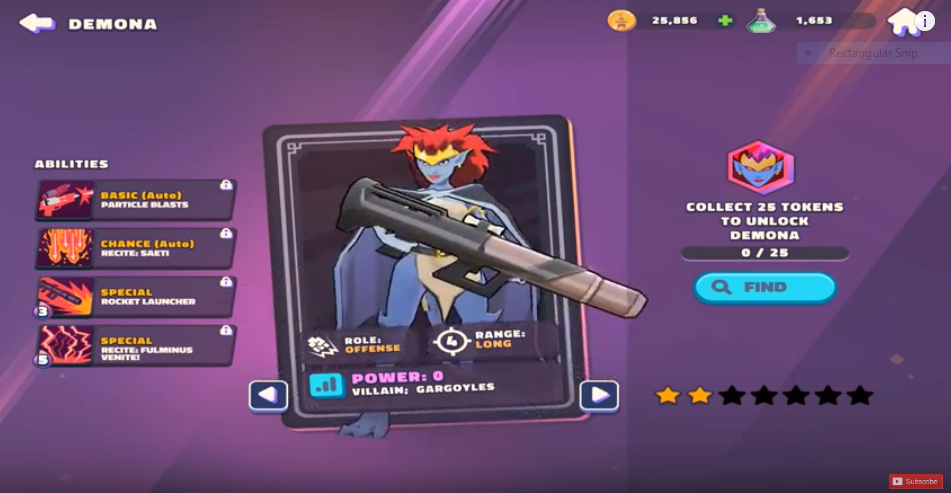
Task: Show the previous character with left arrow
Action: tap(268, 396)
